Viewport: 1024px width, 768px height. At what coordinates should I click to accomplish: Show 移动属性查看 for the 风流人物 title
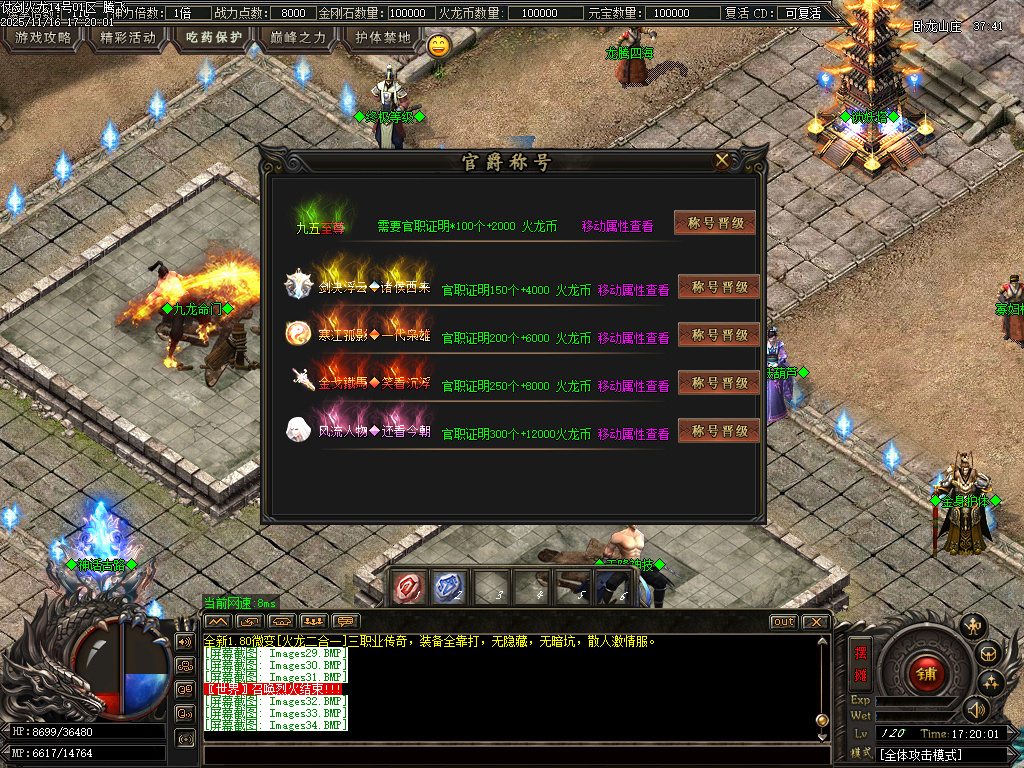click(x=633, y=434)
